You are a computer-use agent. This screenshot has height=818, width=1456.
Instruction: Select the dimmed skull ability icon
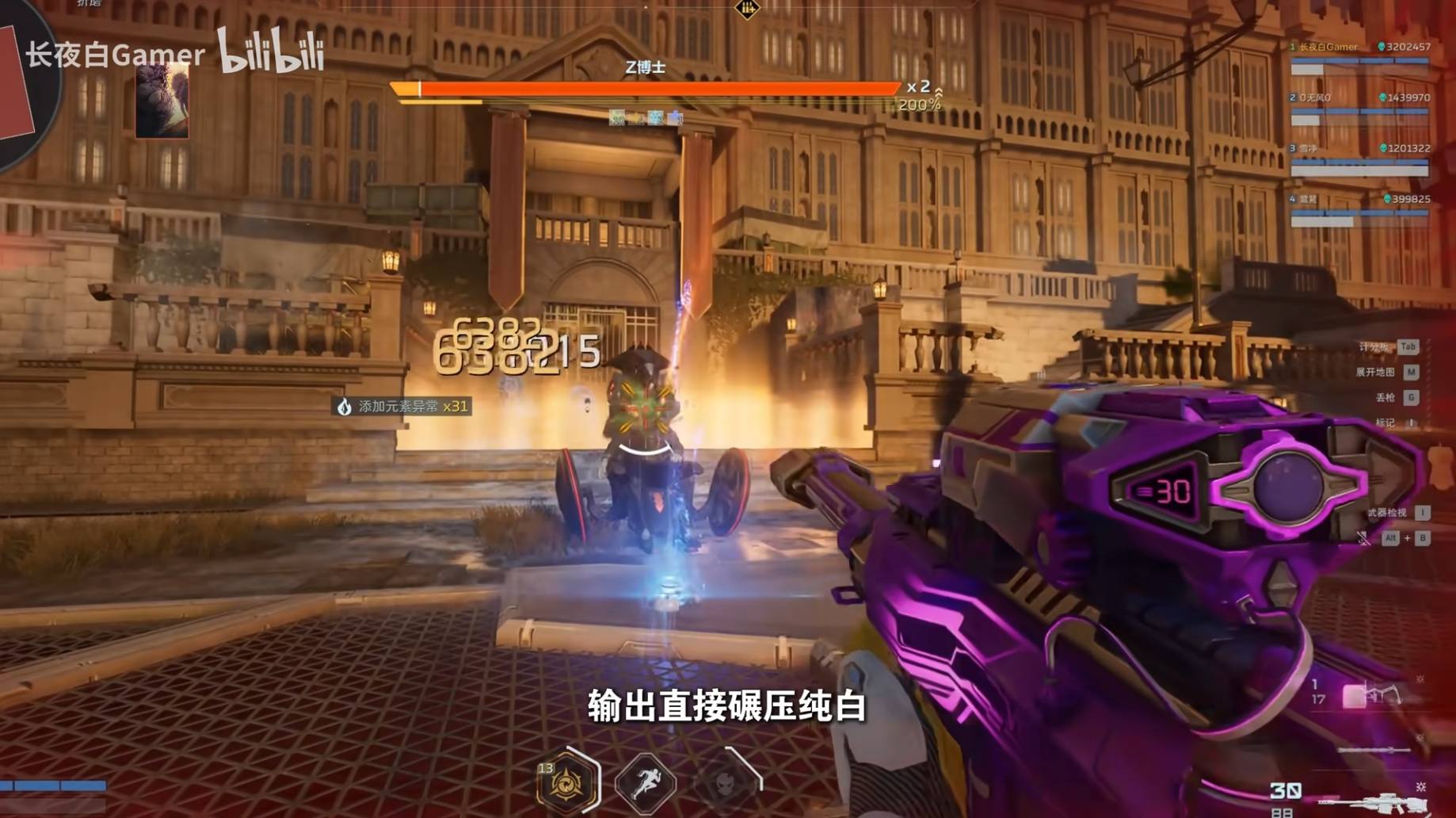(726, 782)
